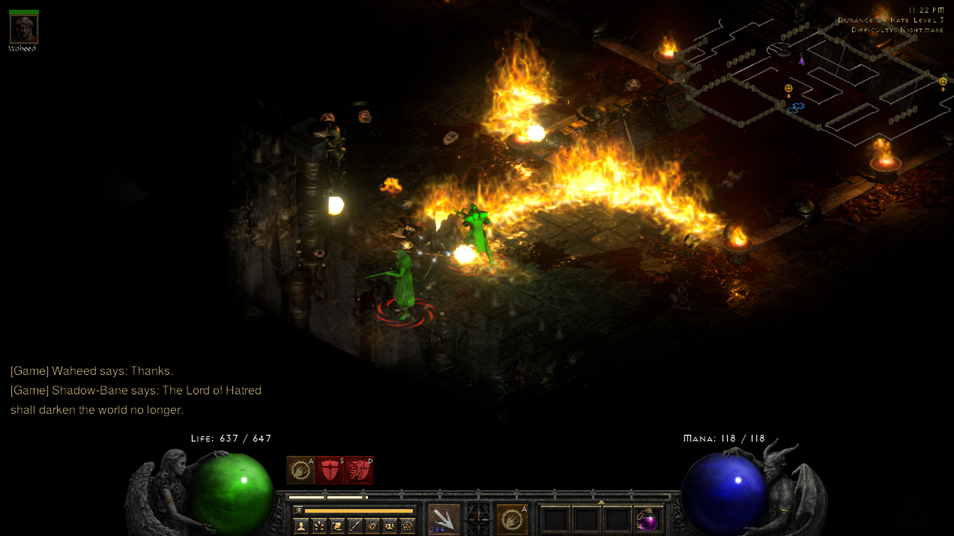
Task: Use the purple rejuvenation potion in belt
Action: click(648, 520)
